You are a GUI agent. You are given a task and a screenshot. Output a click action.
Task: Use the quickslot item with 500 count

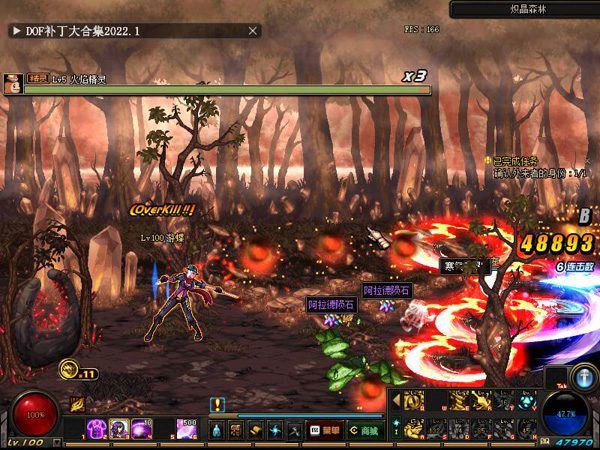[187, 428]
